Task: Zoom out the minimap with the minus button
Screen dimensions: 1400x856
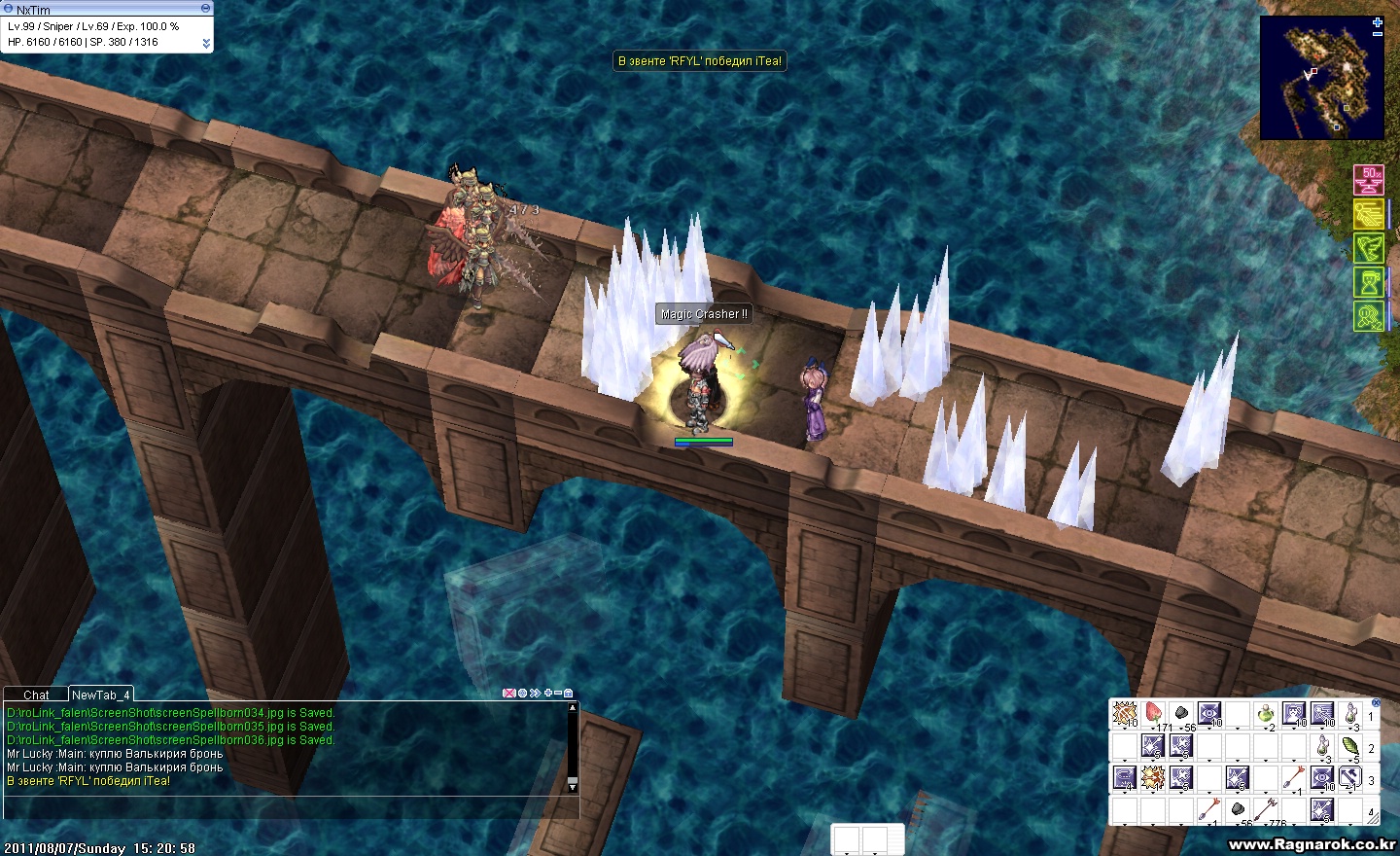Action: coord(1378,34)
